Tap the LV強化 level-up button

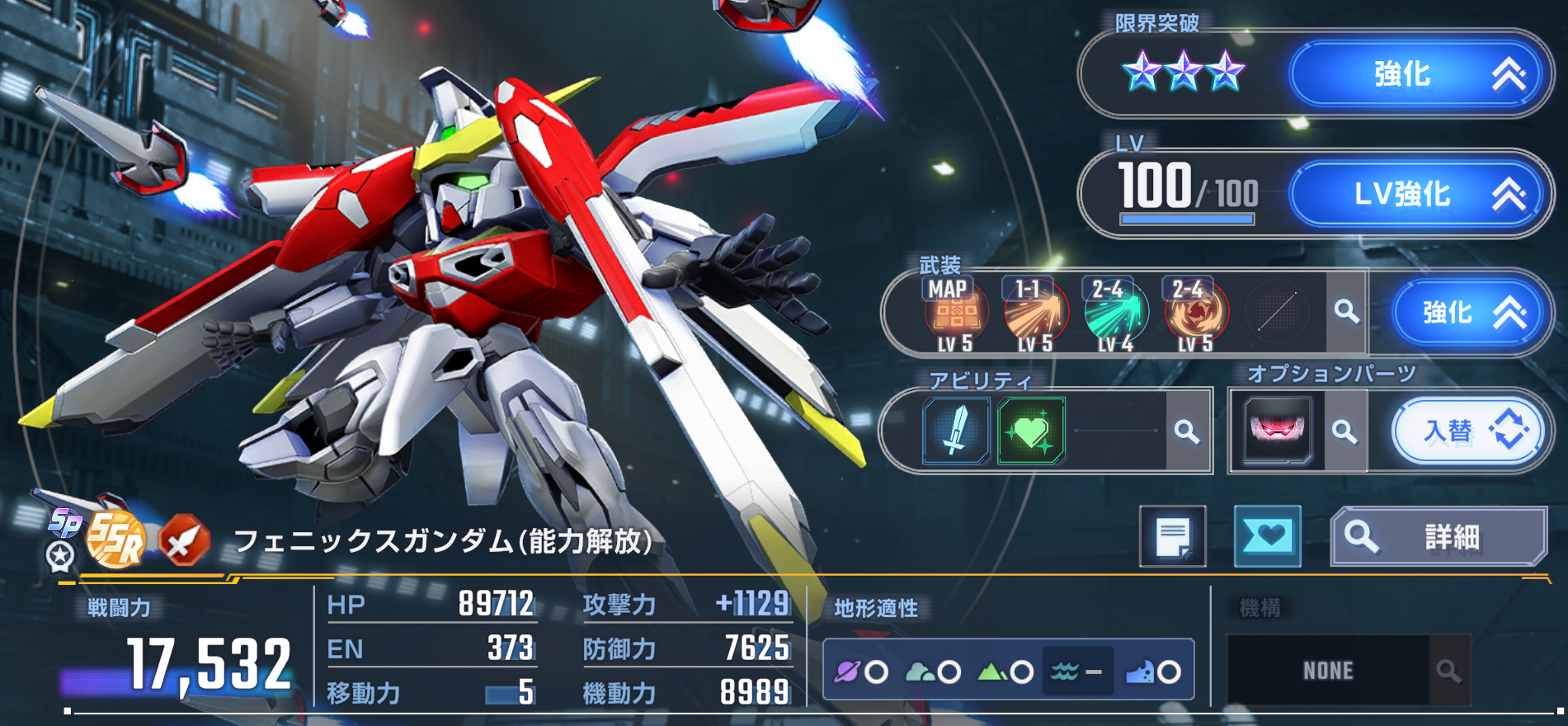pyautogui.click(x=1414, y=195)
